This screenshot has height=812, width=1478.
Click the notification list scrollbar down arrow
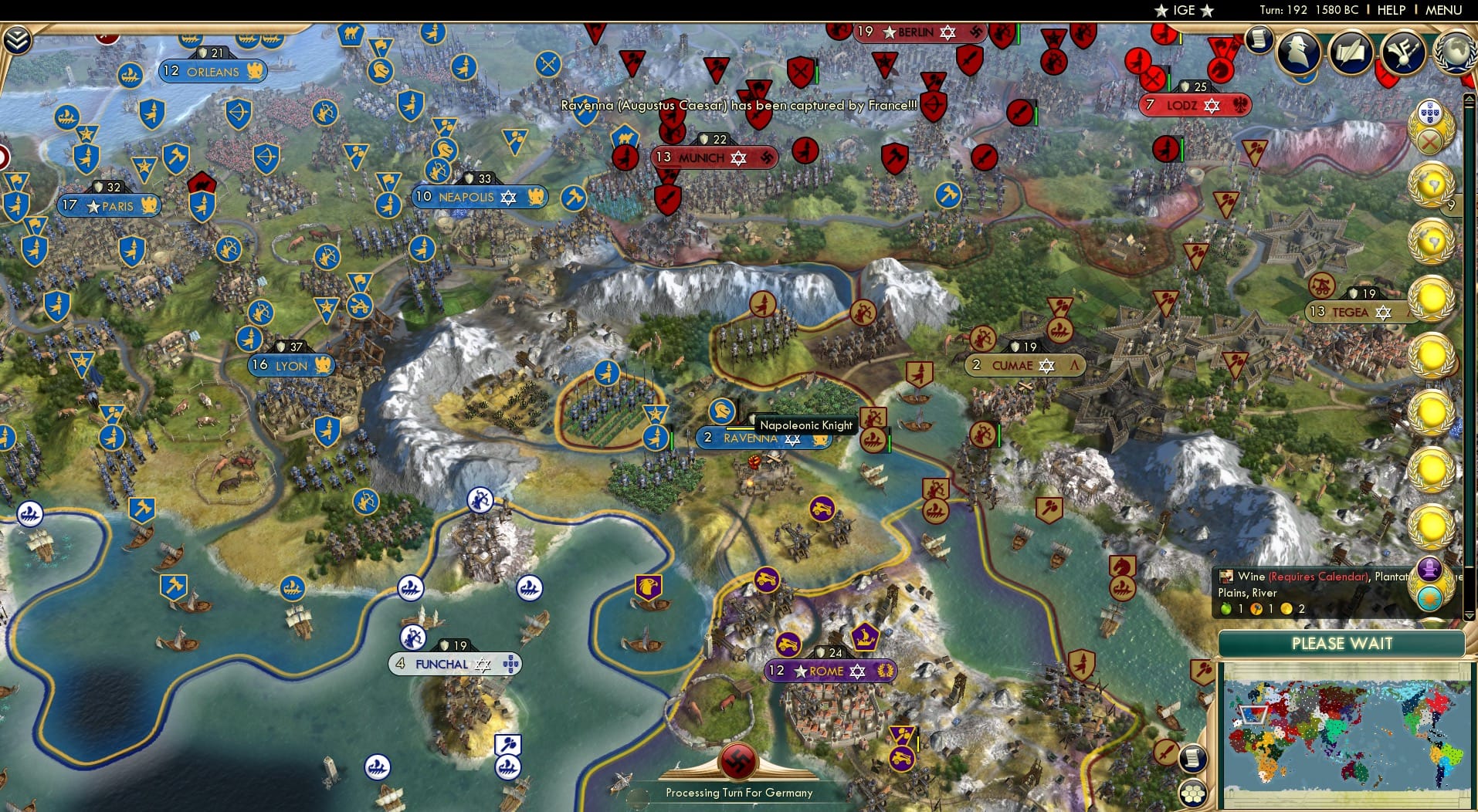point(1469,617)
